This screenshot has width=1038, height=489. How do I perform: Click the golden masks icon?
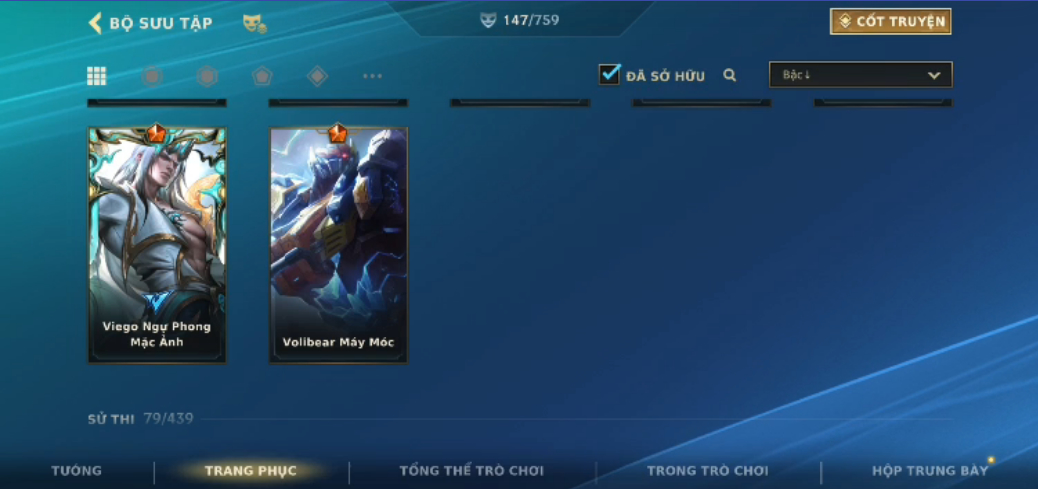pyautogui.click(x=254, y=23)
